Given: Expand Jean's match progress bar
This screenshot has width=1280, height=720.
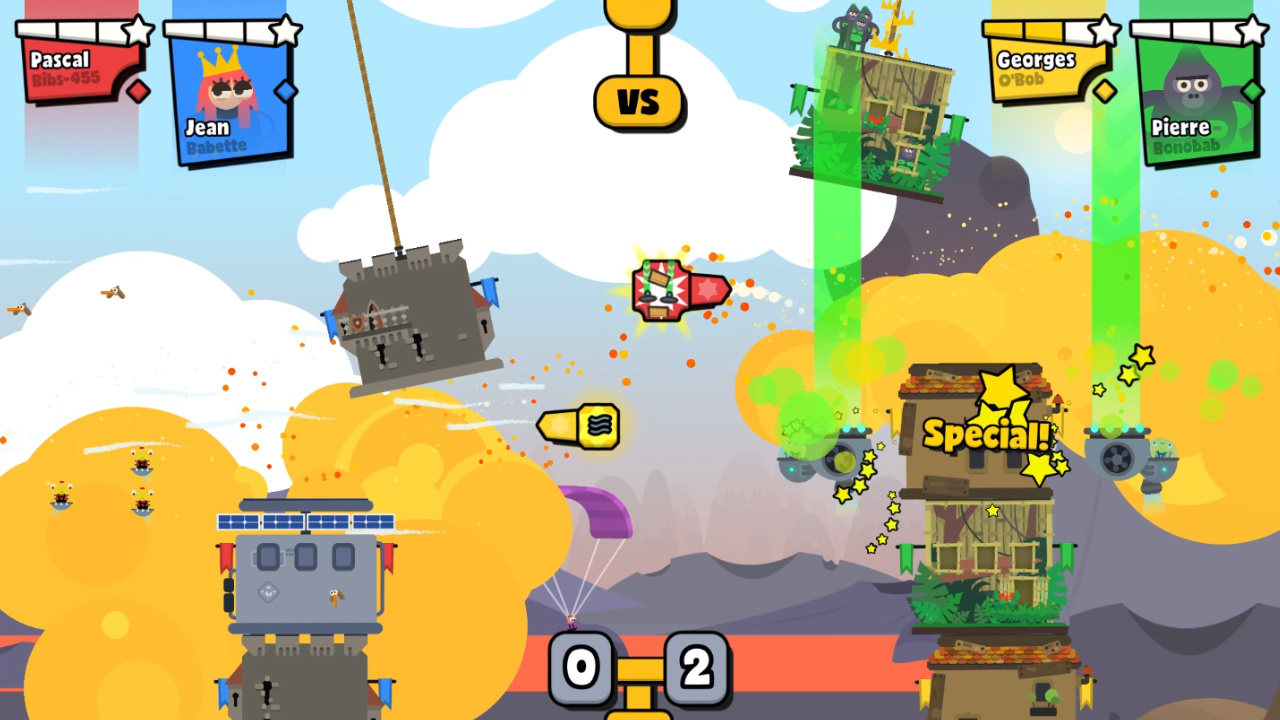Looking at the screenshot, I should (220, 27).
